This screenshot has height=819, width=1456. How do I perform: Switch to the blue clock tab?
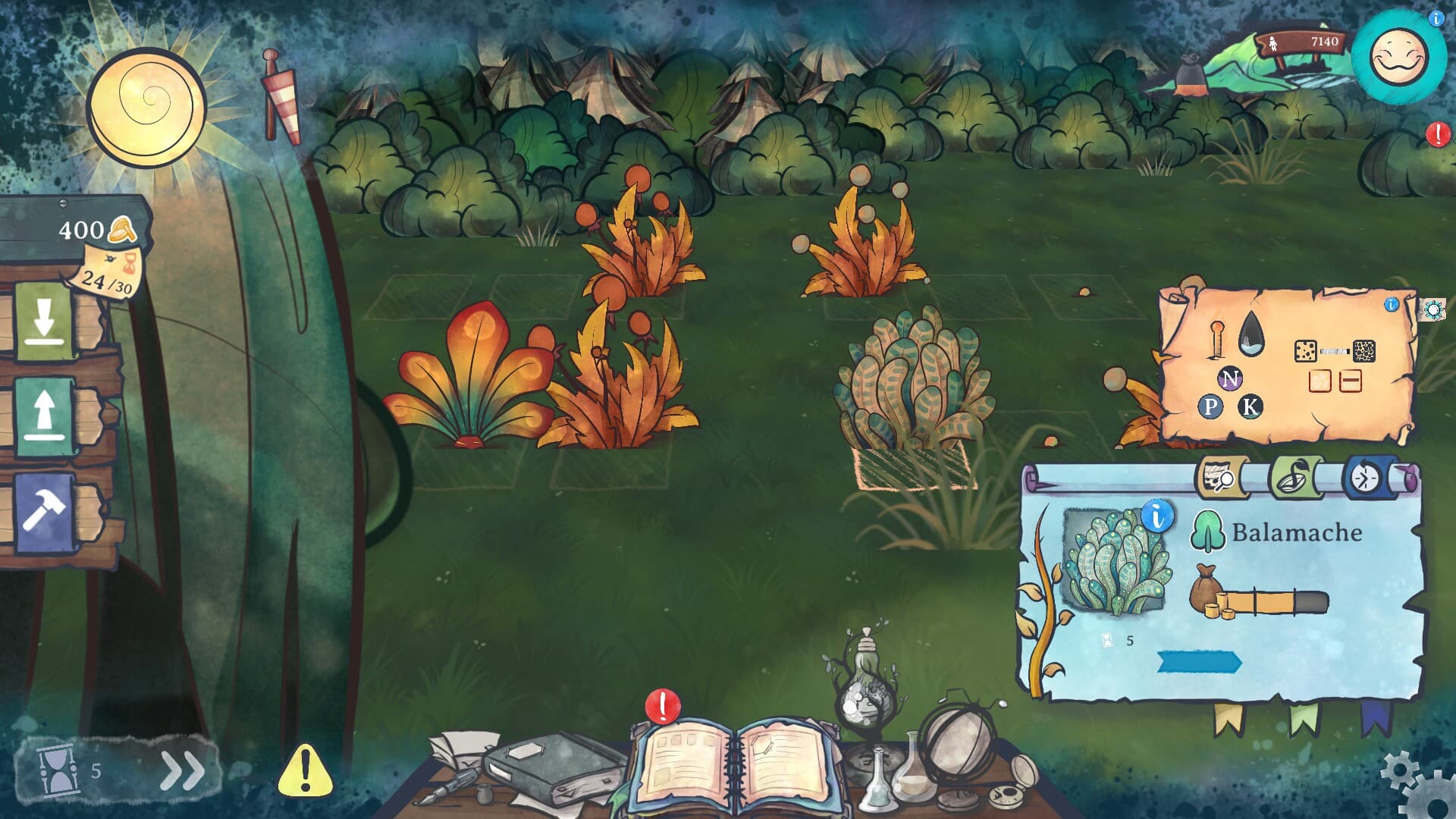(x=1367, y=478)
